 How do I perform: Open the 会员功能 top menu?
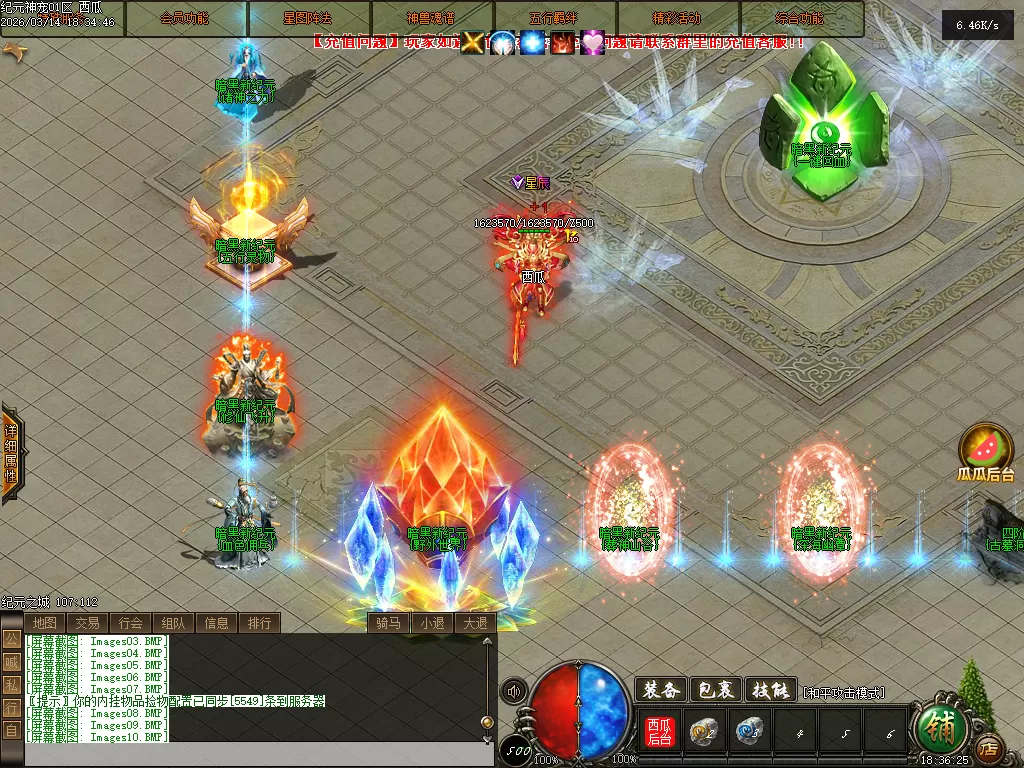pyautogui.click(x=185, y=19)
